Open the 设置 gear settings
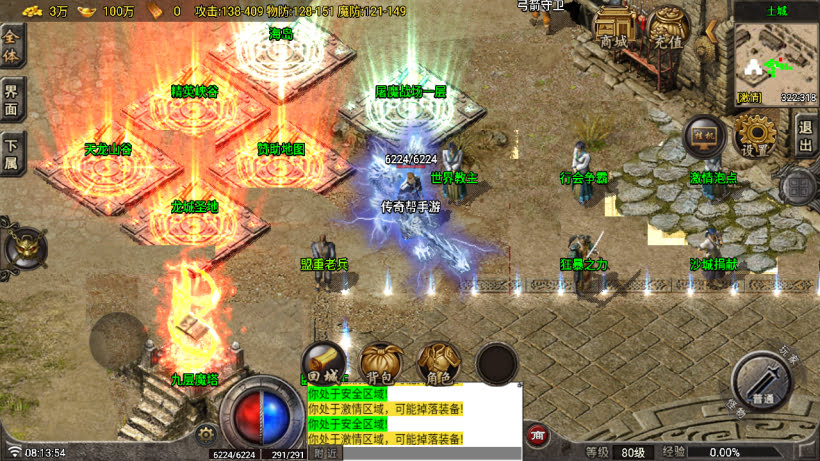 tap(756, 135)
